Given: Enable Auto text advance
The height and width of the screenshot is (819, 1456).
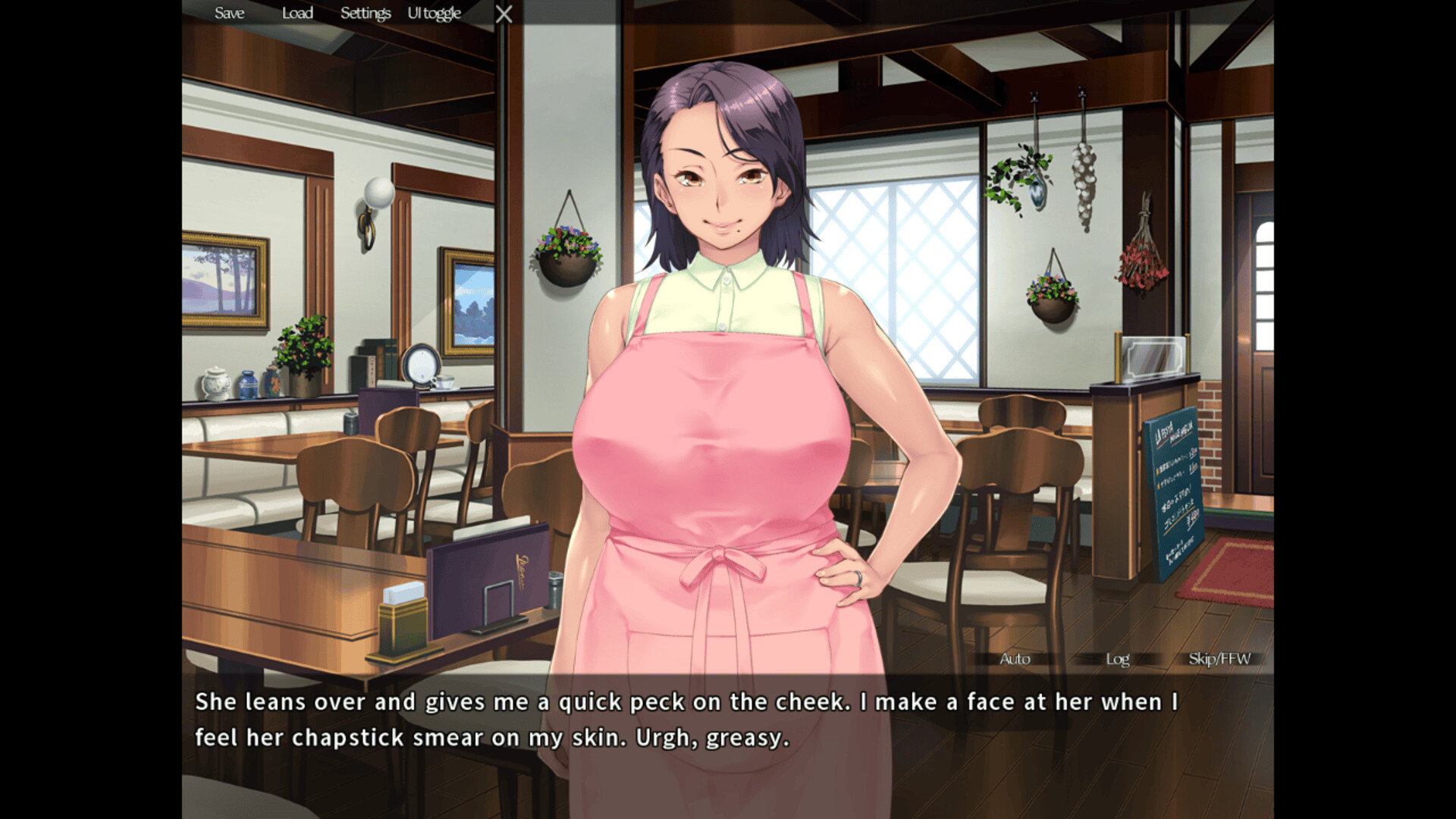Looking at the screenshot, I should tap(1015, 658).
